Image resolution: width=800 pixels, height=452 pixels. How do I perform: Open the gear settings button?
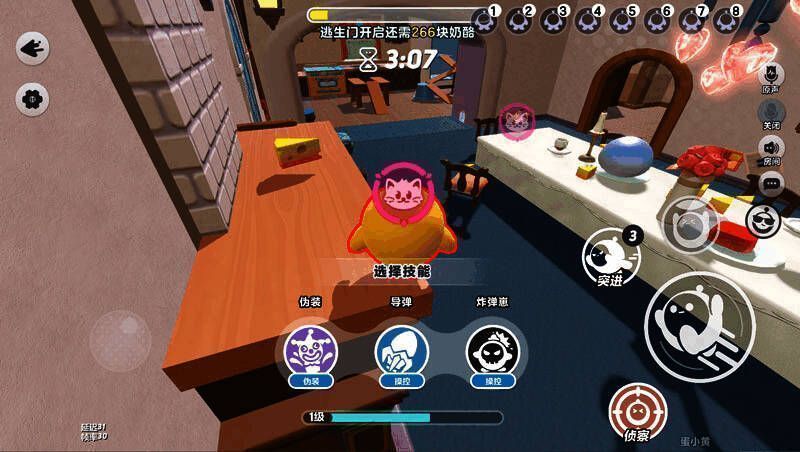33,98
